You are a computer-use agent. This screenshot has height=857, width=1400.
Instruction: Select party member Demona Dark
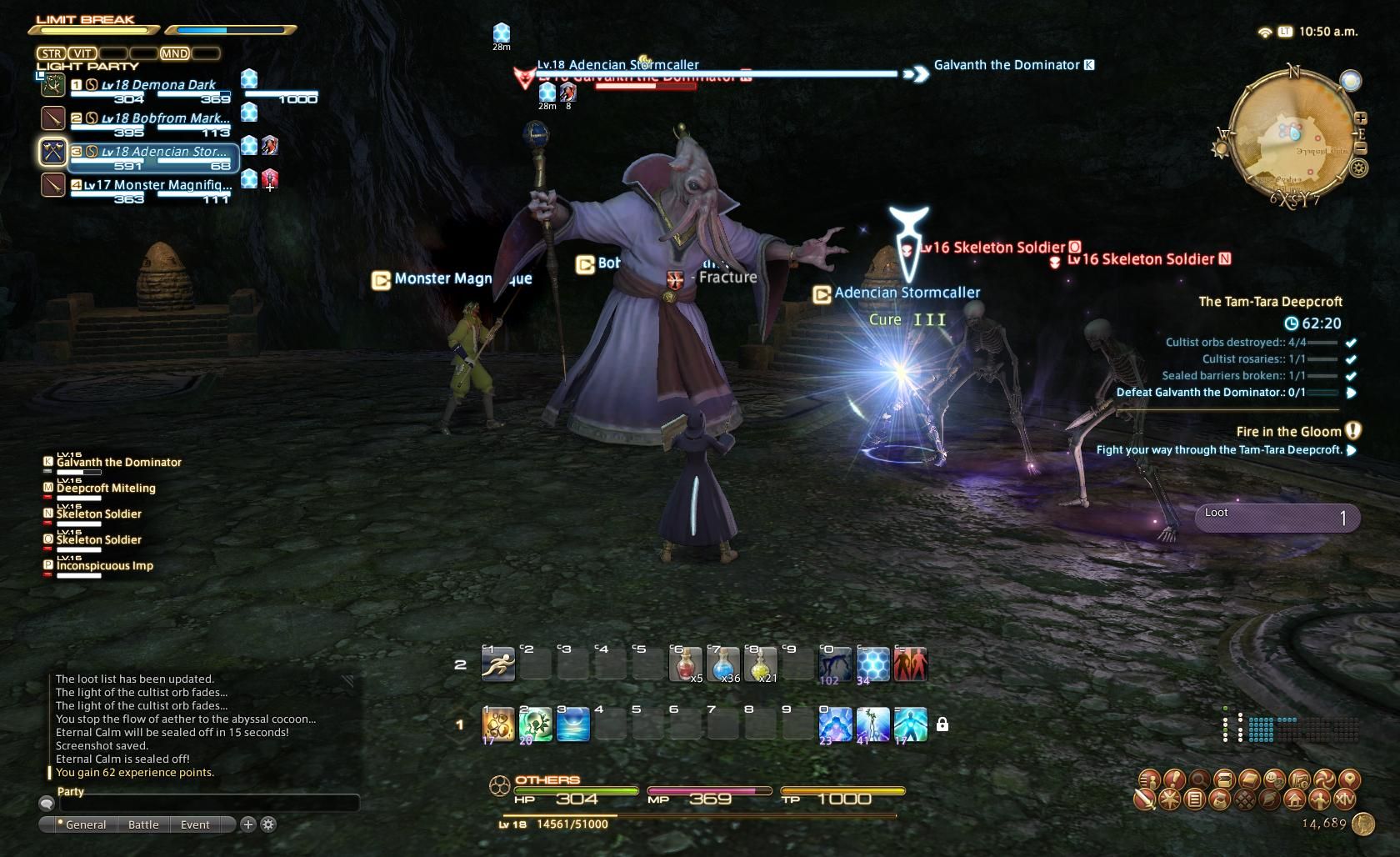click(158, 85)
